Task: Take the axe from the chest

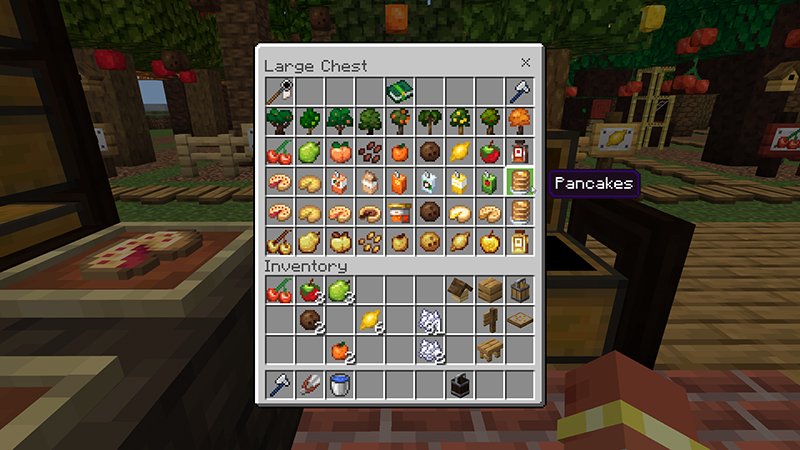Action: click(x=520, y=92)
